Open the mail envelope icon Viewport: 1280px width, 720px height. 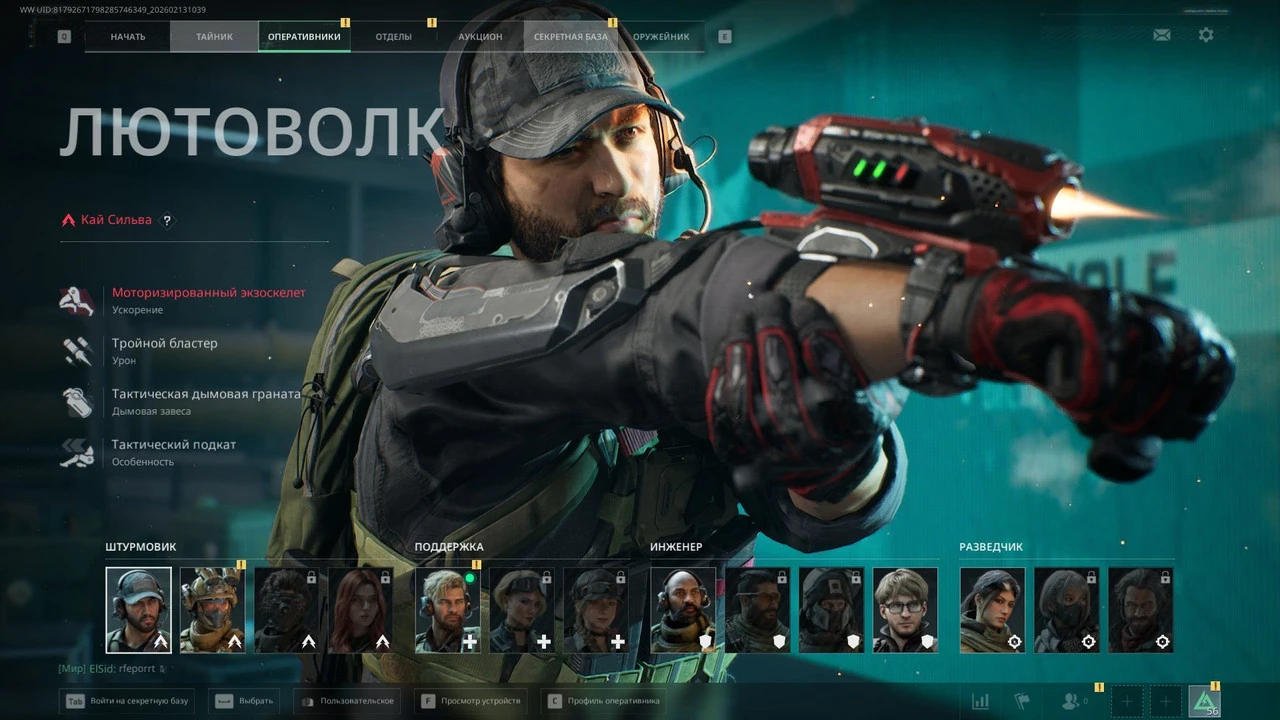(1162, 35)
